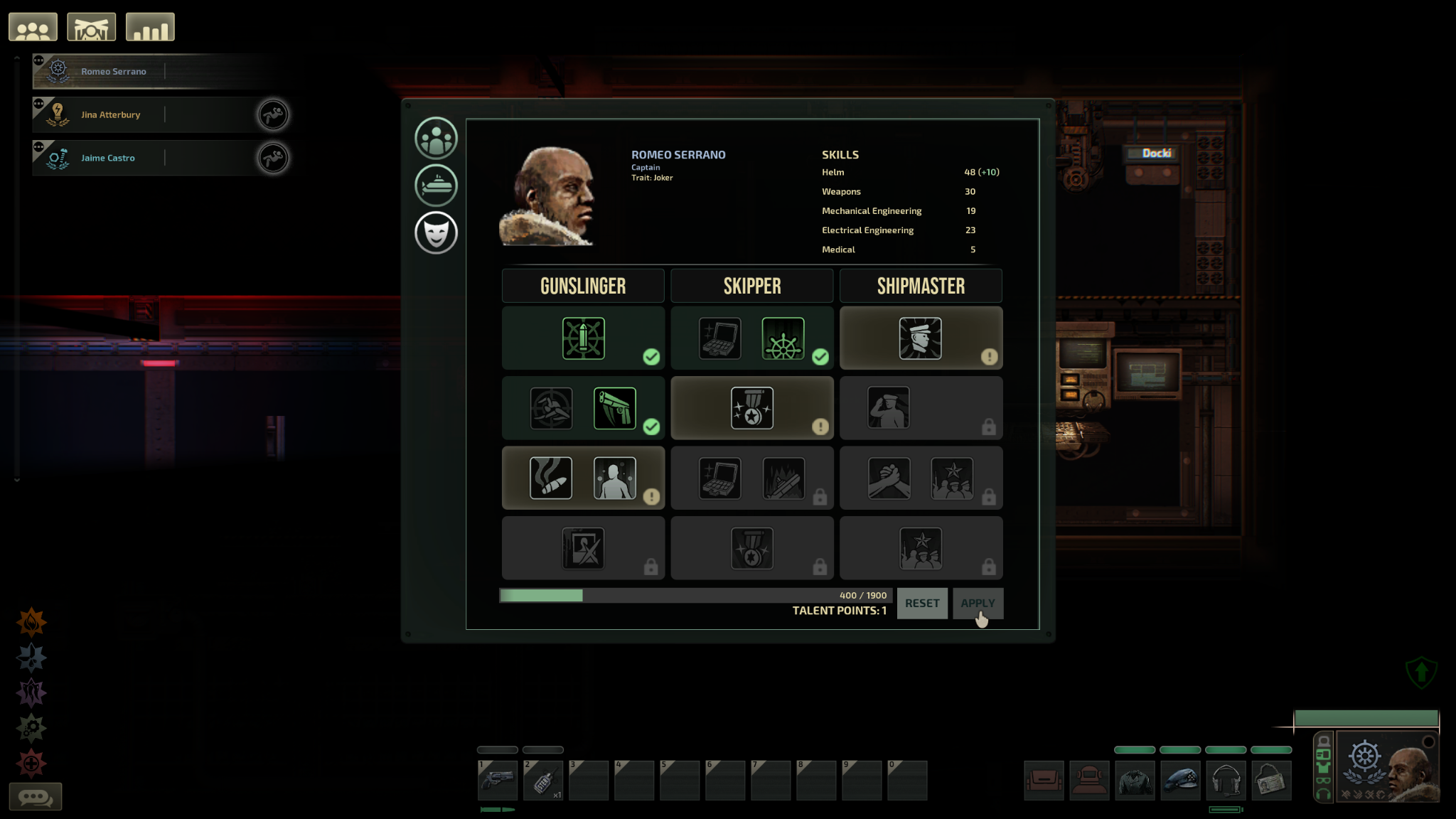Open the crew list panel

pos(33,28)
